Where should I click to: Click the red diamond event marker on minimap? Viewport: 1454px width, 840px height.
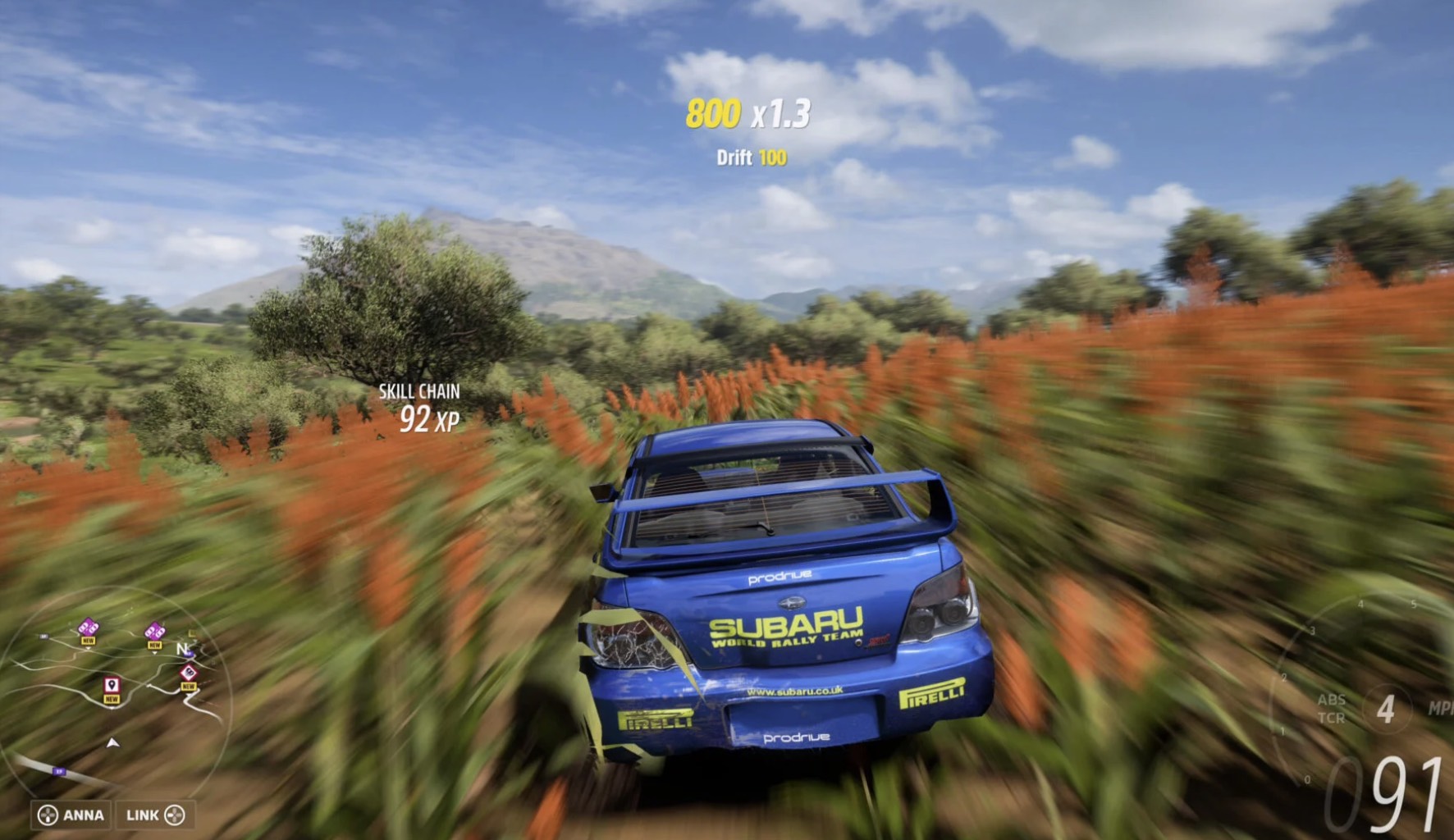coord(189,673)
